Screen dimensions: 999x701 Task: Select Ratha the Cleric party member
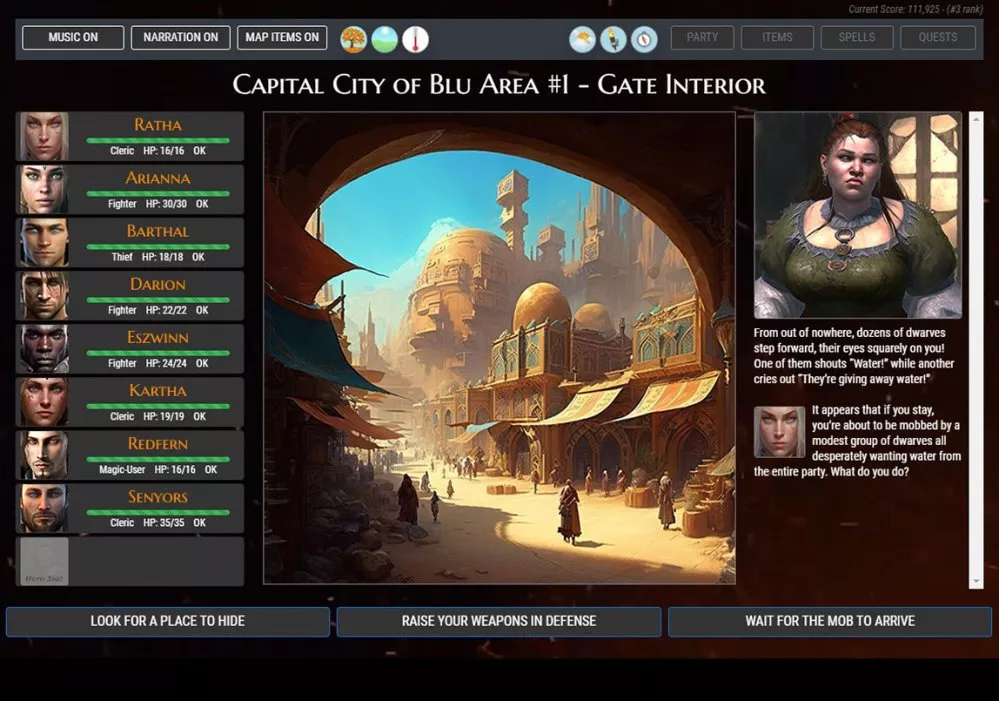point(130,137)
